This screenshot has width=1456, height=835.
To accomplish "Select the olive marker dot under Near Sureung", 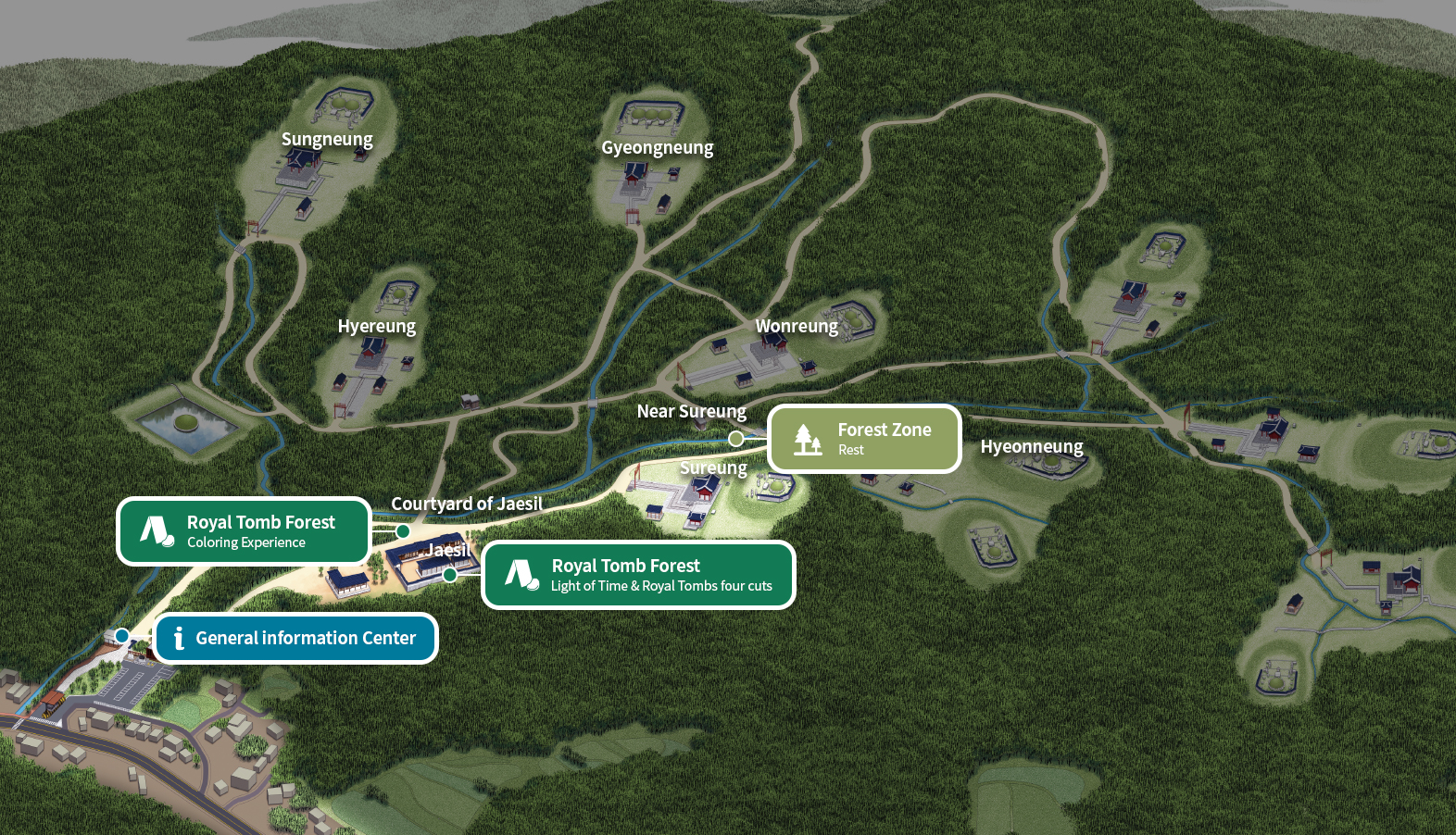I will 736,439.
